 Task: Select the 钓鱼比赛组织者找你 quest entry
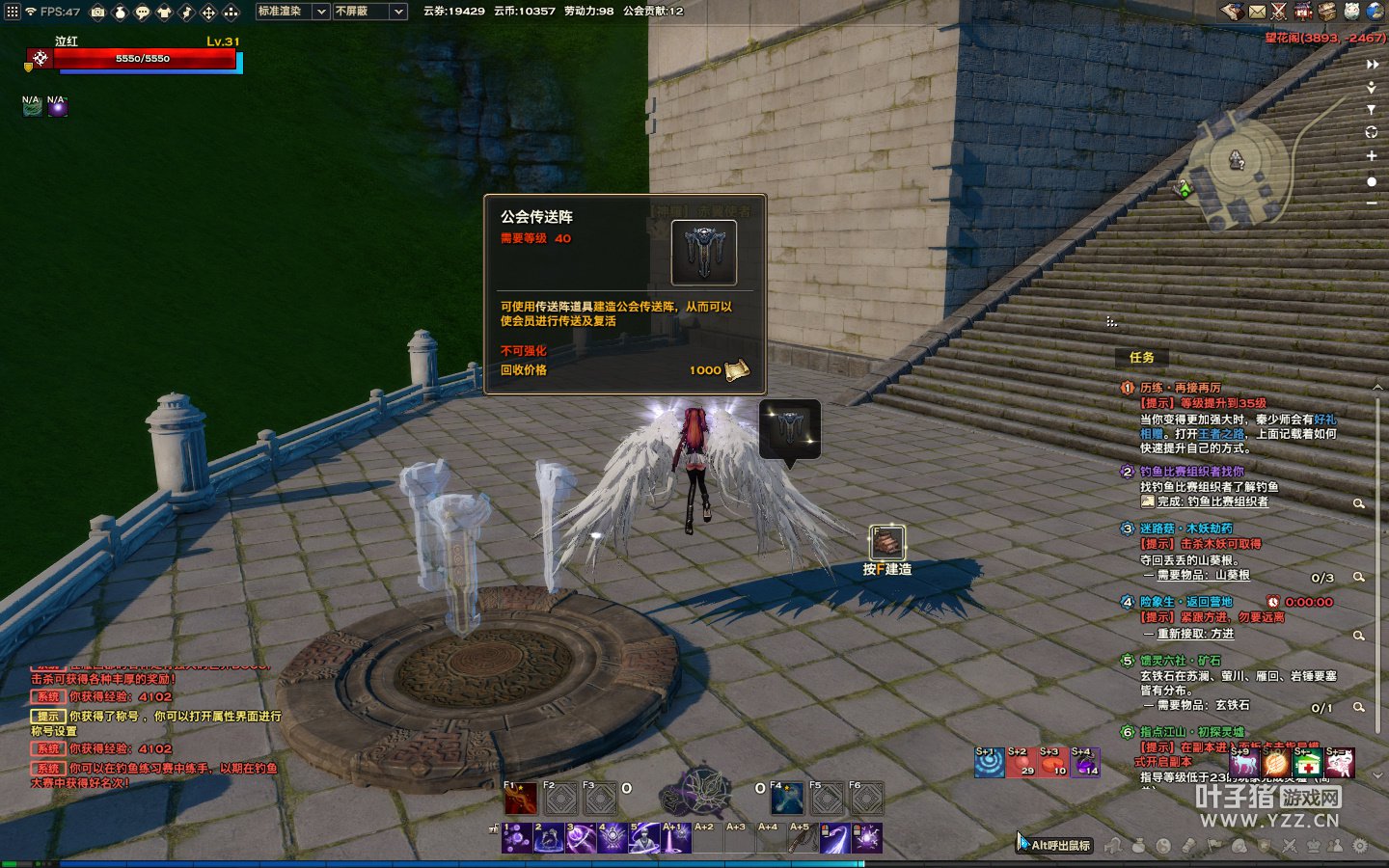(x=1192, y=472)
